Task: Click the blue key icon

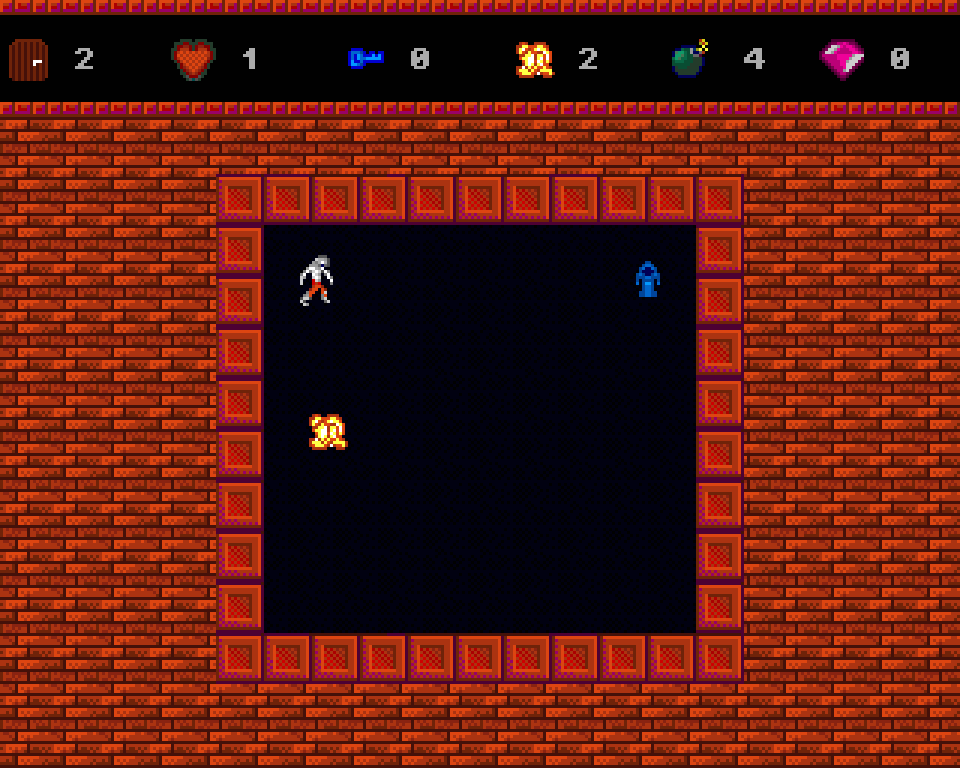Action: click(364, 59)
